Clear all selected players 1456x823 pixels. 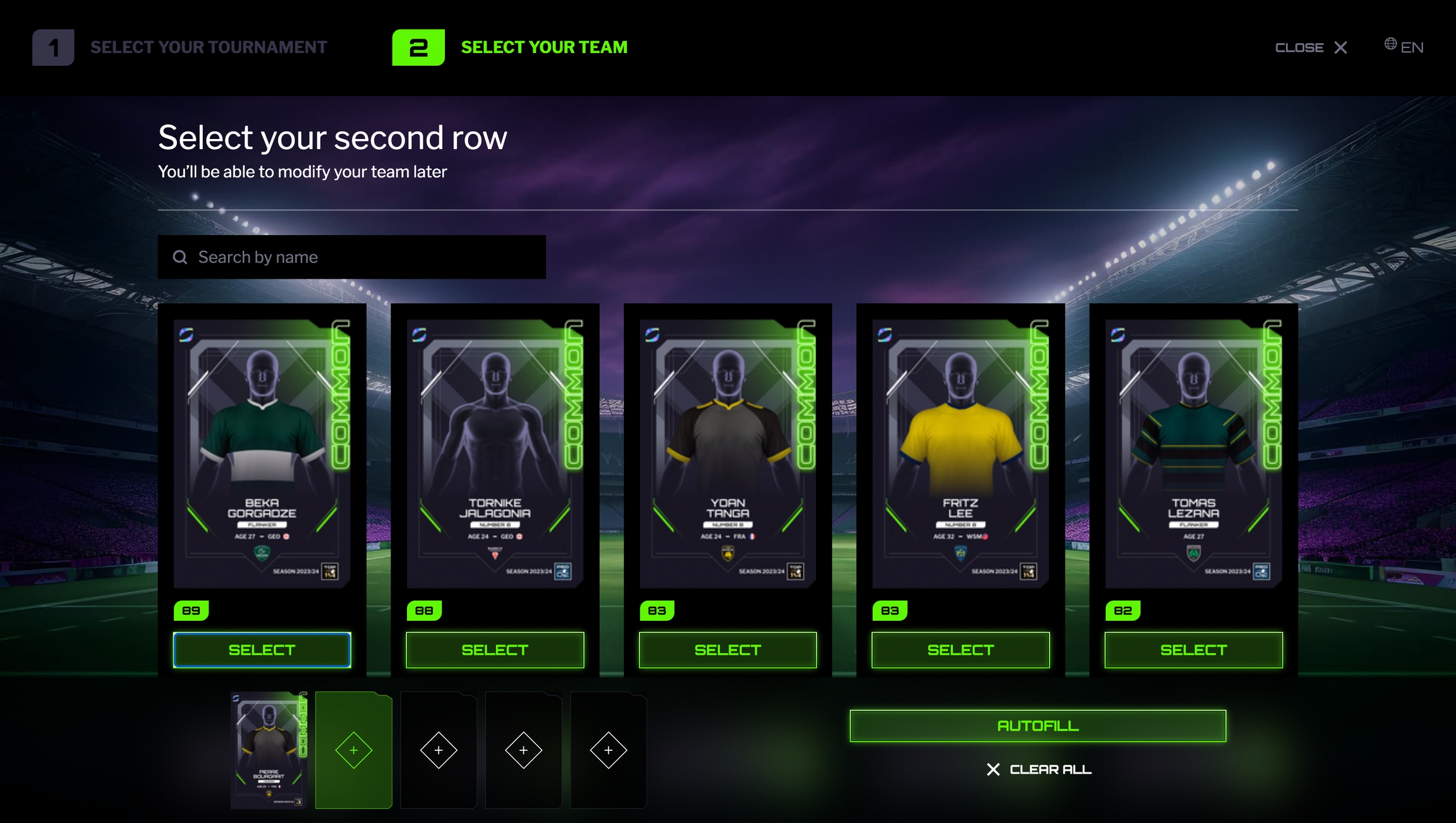1038,769
